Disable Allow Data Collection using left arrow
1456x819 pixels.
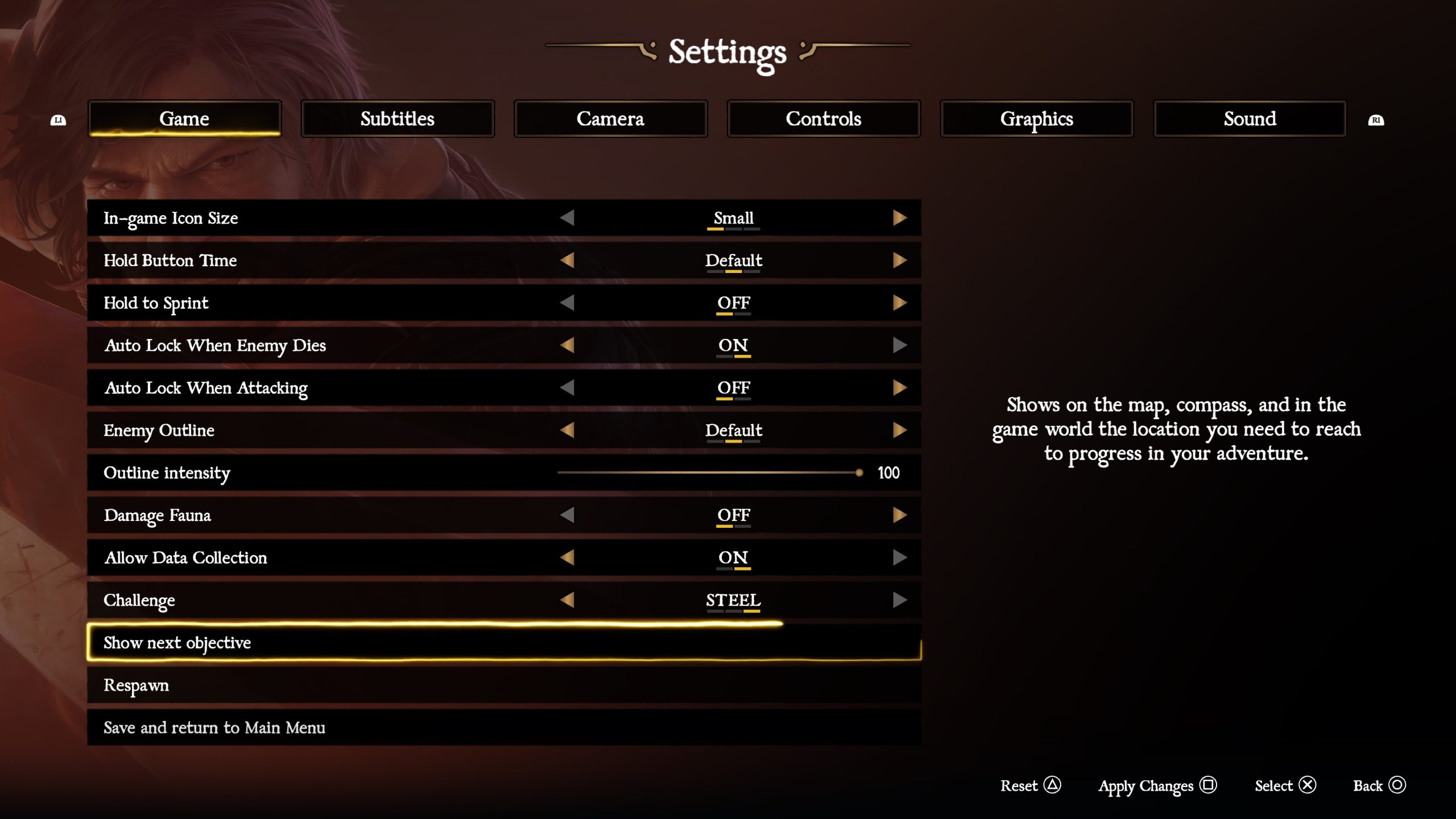point(567,557)
